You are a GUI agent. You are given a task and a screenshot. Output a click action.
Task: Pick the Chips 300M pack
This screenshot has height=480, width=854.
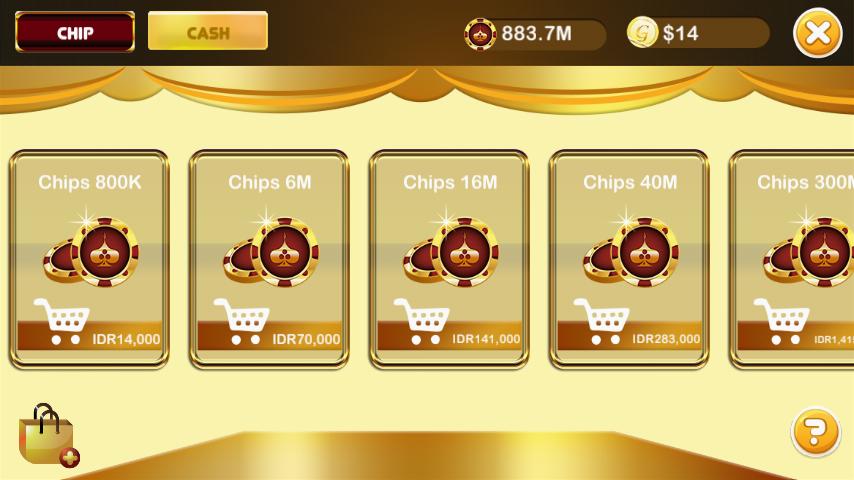795,260
